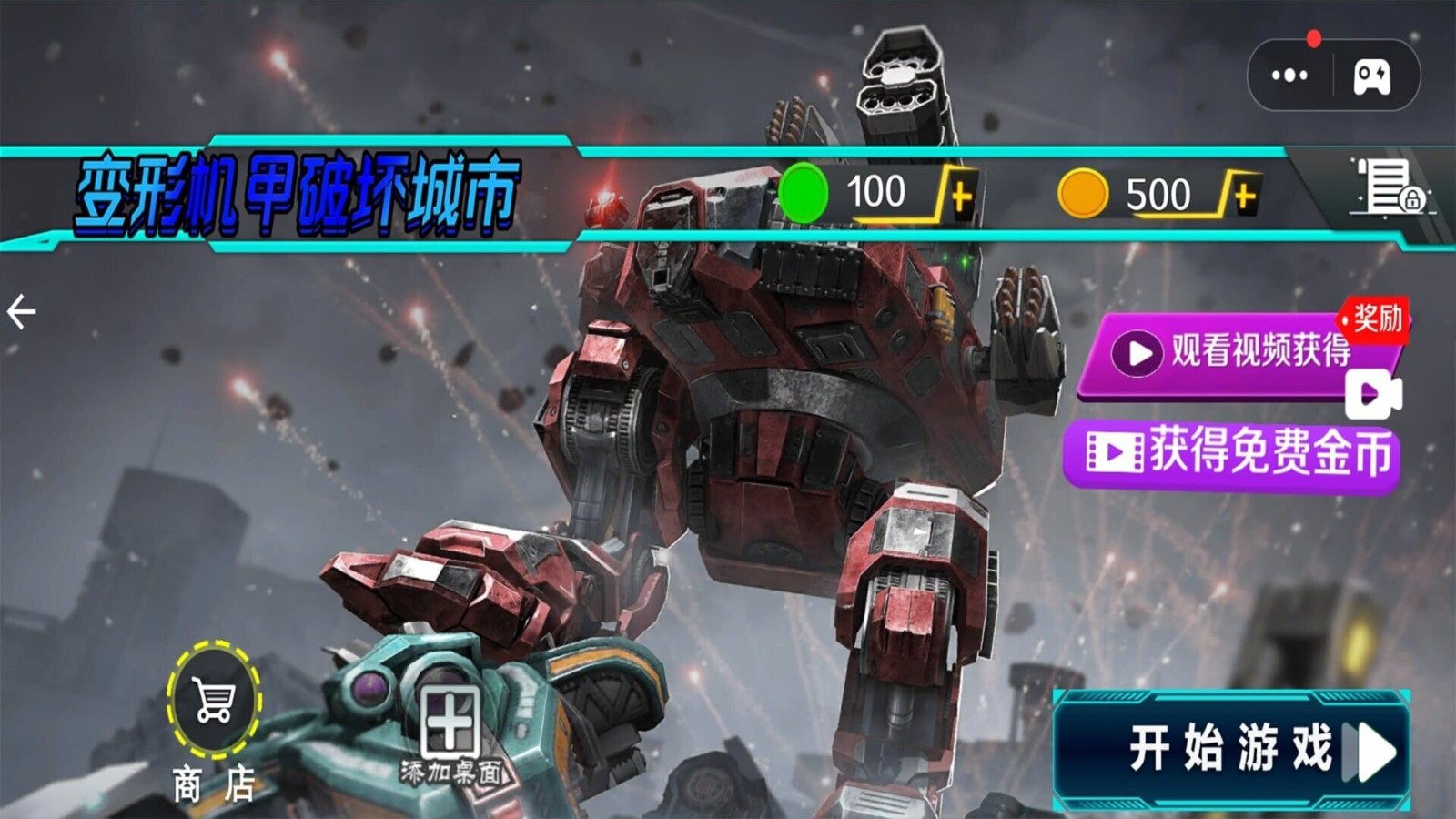The image size is (1456, 819).
Task: Start the game with 开始游戏 button
Action: tap(1231, 751)
